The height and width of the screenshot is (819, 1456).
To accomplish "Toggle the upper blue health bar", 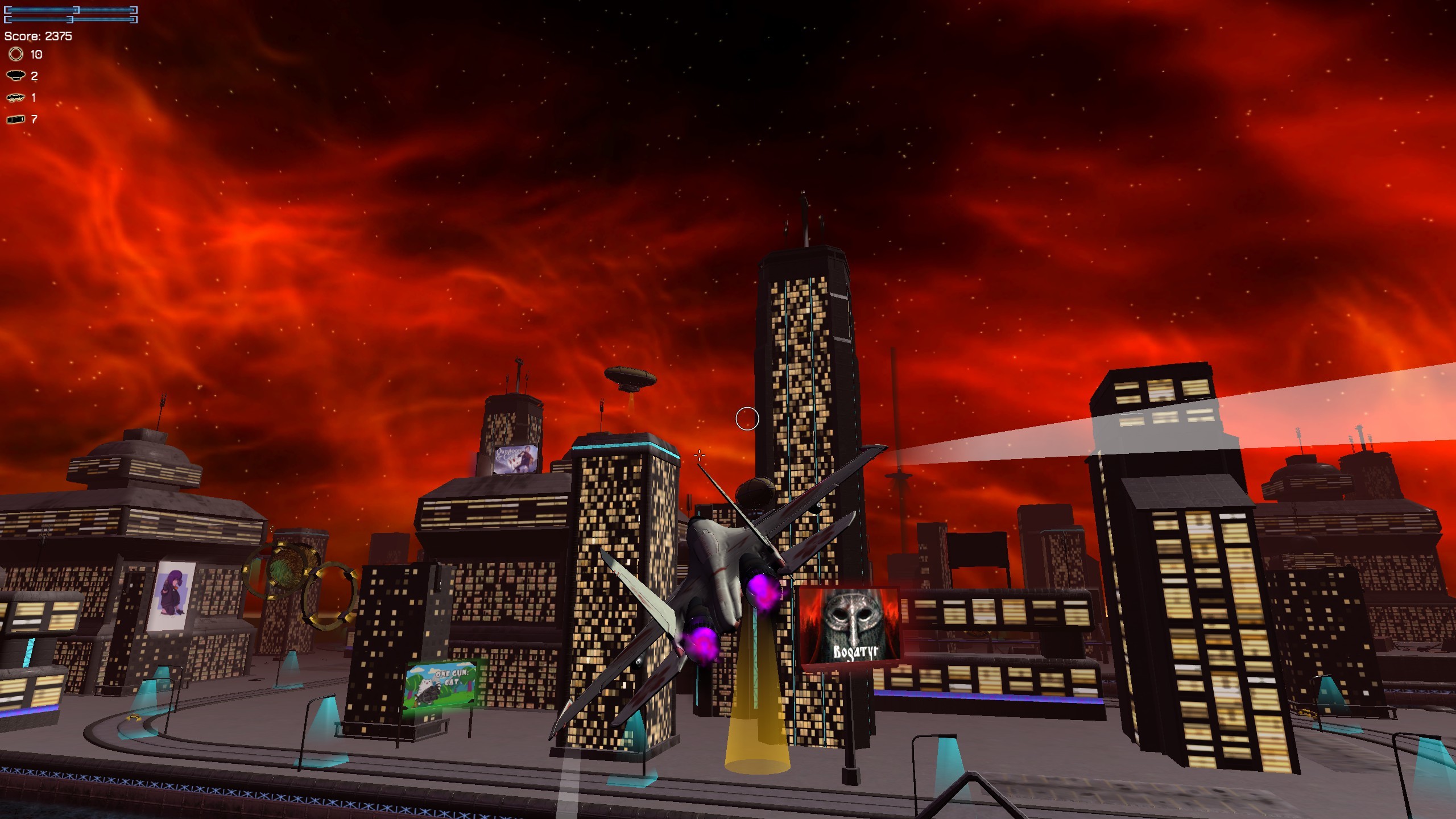I will pyautogui.click(x=74, y=9).
